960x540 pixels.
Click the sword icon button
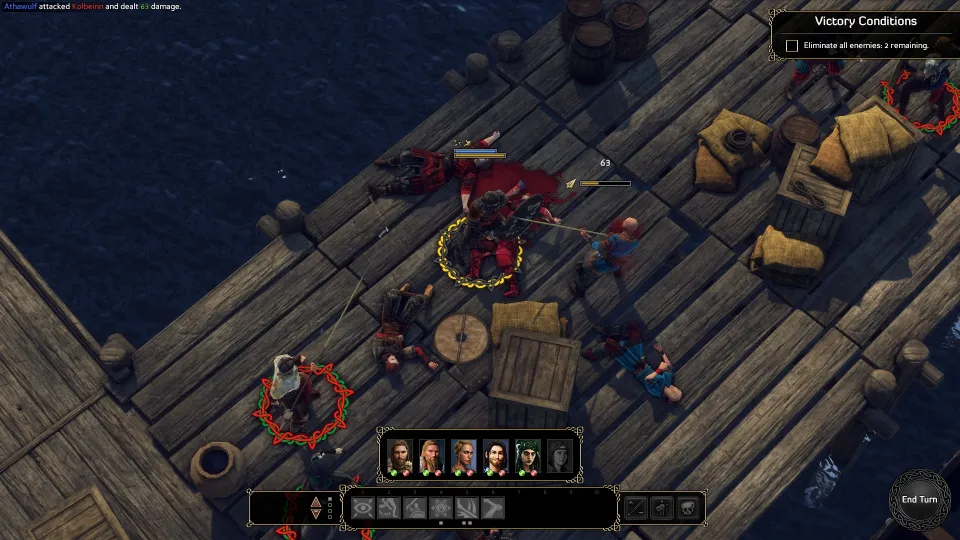[x=636, y=508]
